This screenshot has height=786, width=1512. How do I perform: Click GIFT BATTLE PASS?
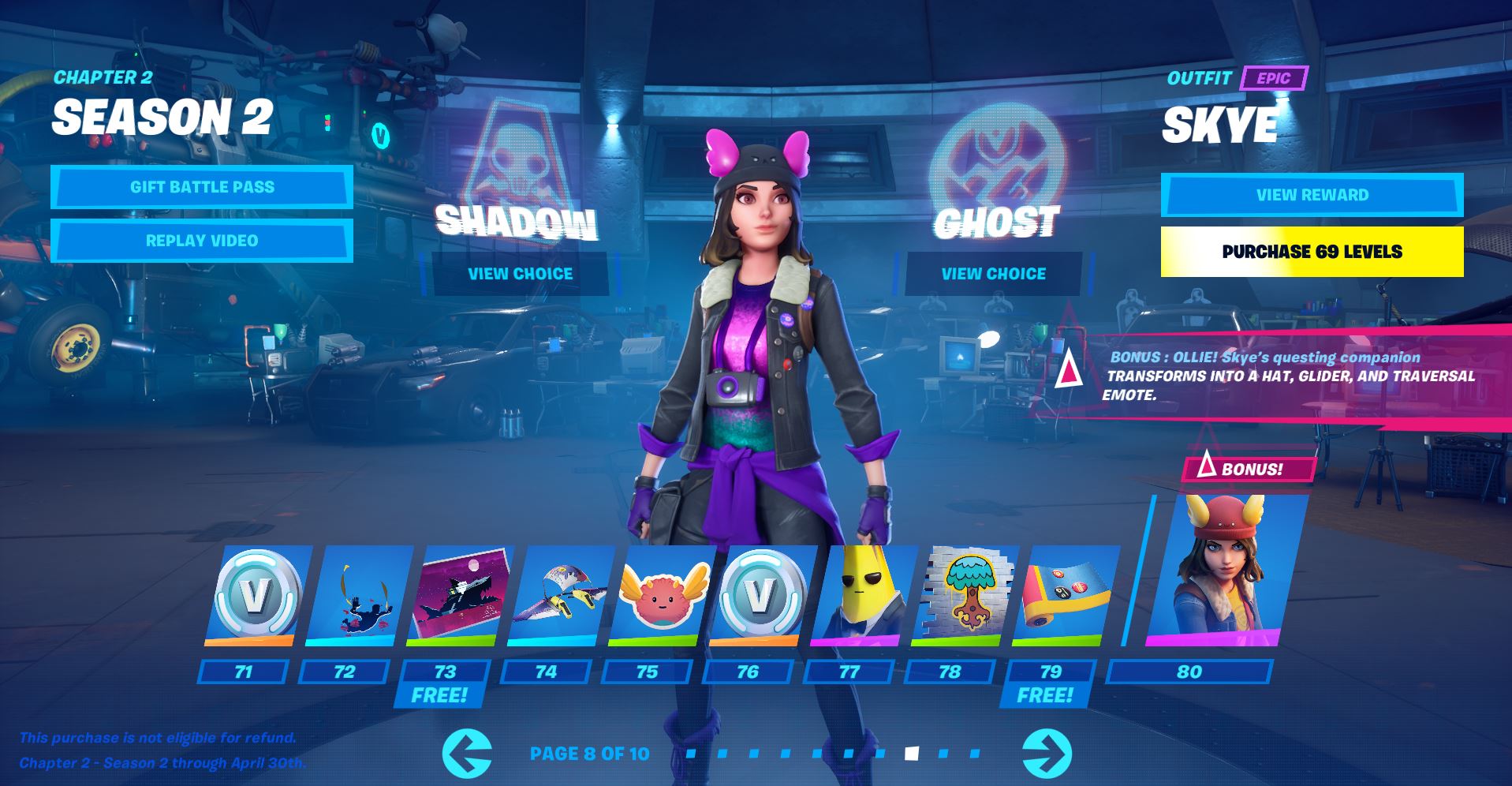point(201,187)
